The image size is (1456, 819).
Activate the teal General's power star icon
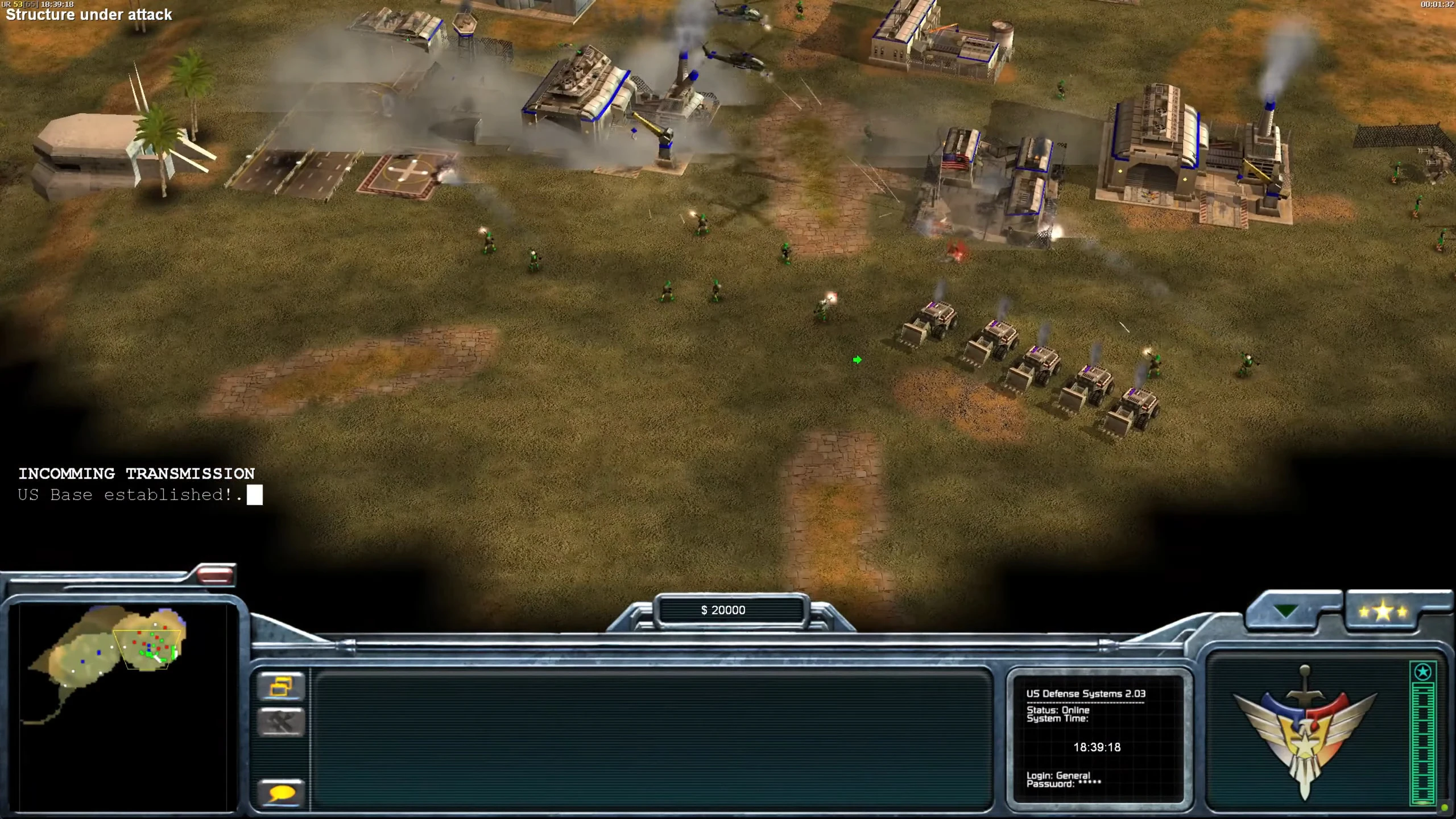point(1422,672)
